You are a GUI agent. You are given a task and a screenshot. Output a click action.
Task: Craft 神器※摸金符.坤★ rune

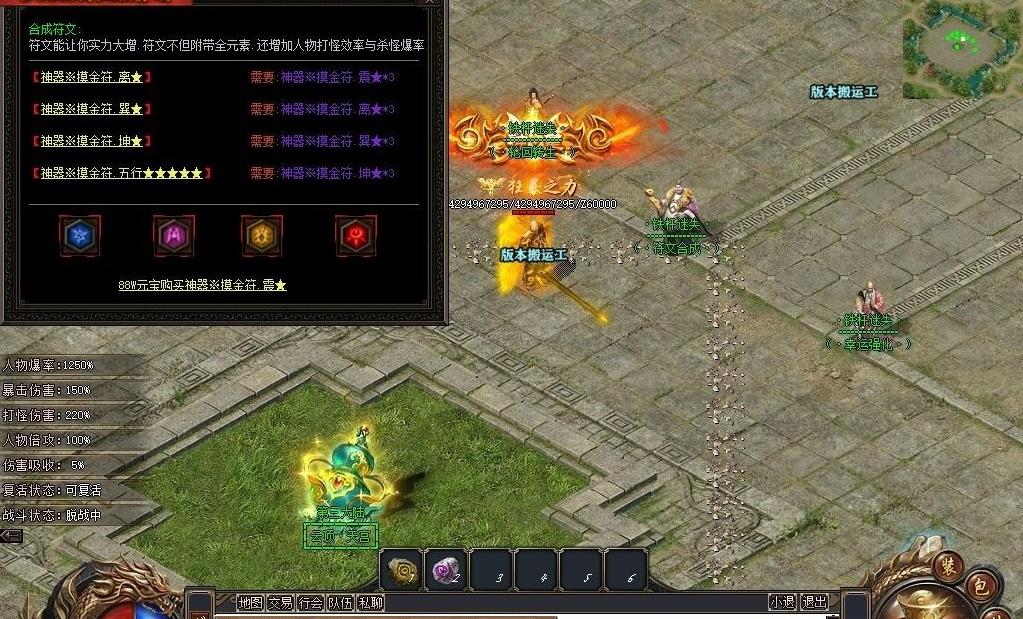tap(92, 141)
